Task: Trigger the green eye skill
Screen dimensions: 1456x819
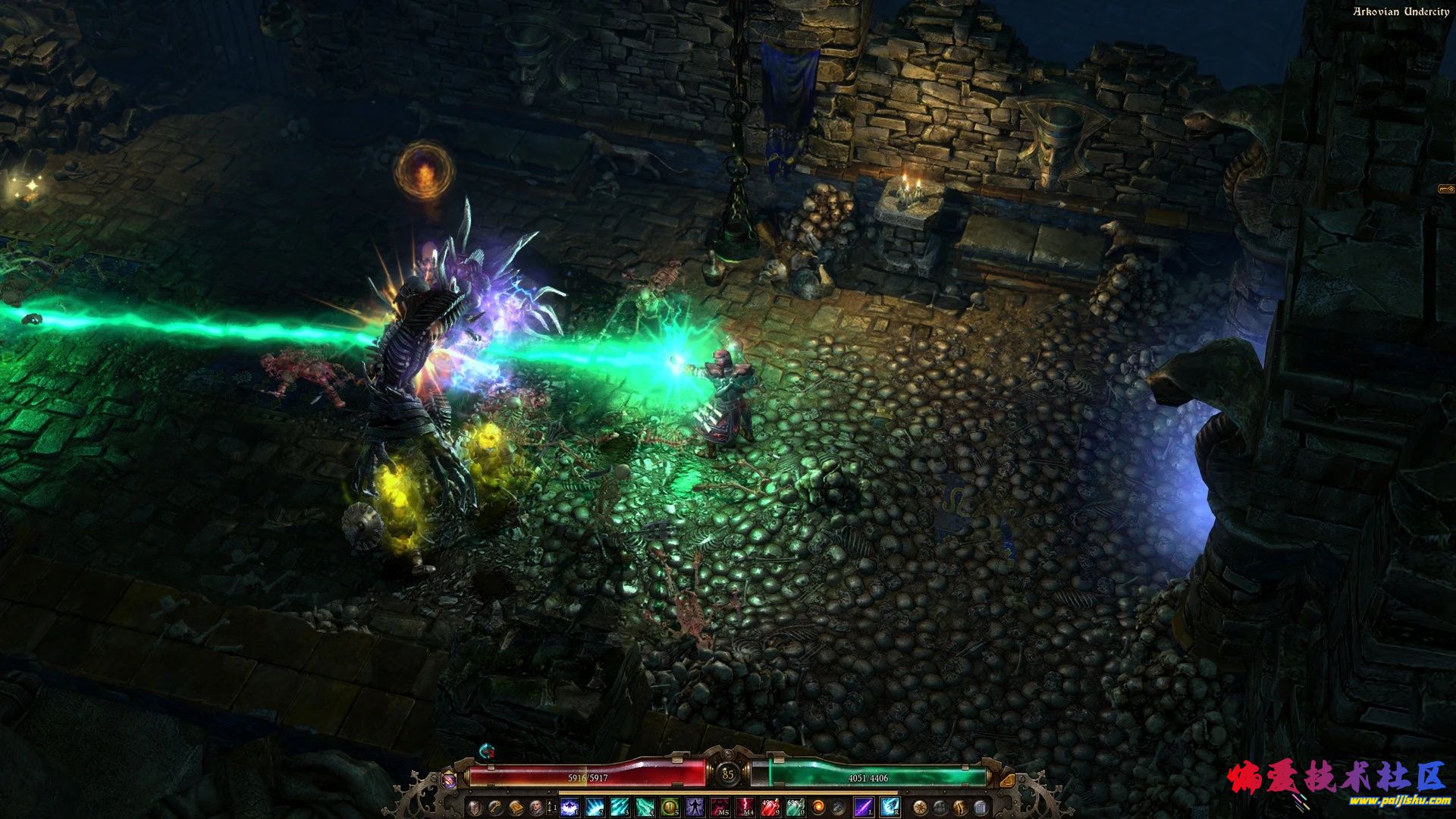Action: click(670, 807)
